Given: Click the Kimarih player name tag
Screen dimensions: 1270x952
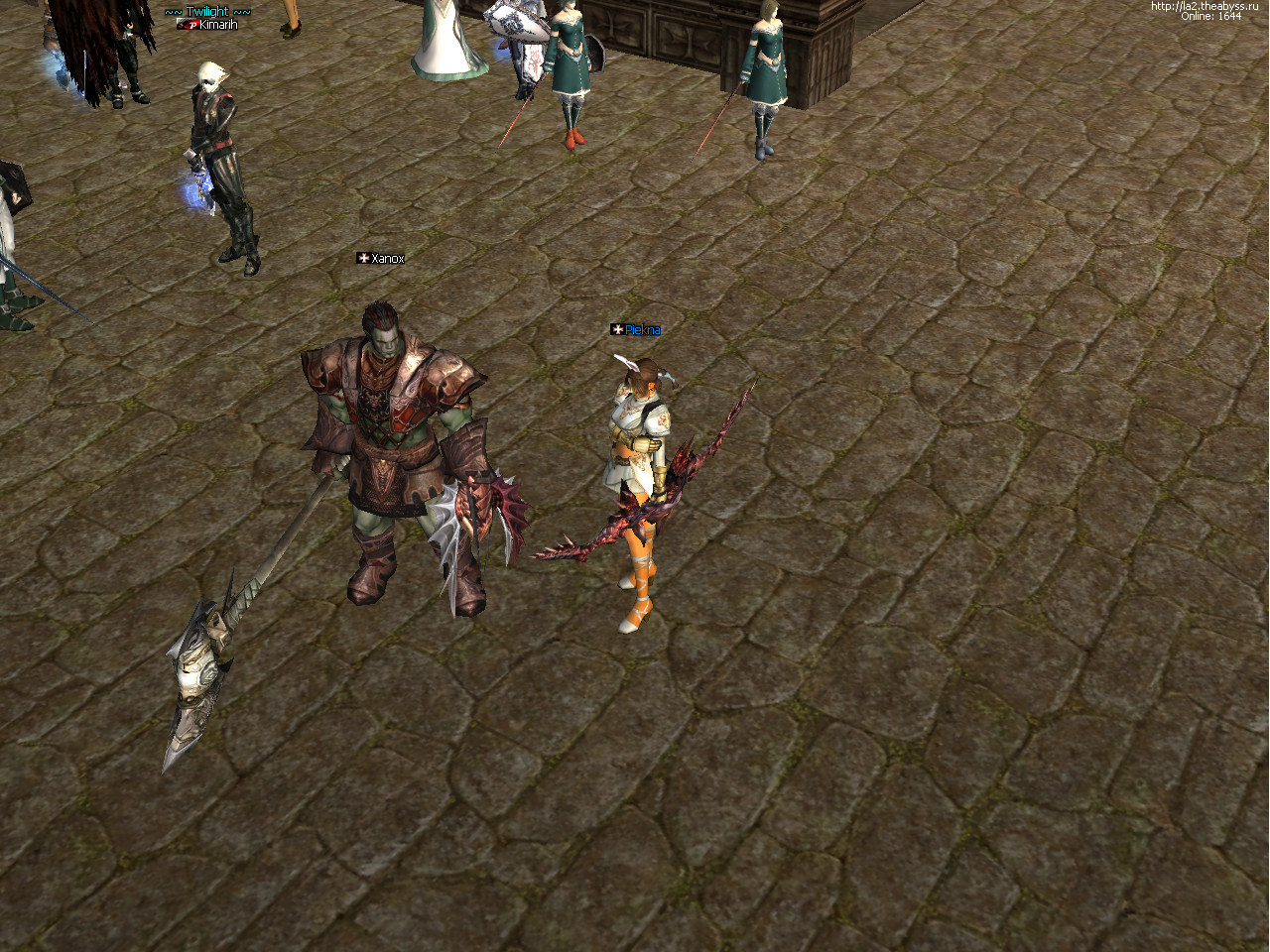Looking at the screenshot, I should (x=217, y=25).
